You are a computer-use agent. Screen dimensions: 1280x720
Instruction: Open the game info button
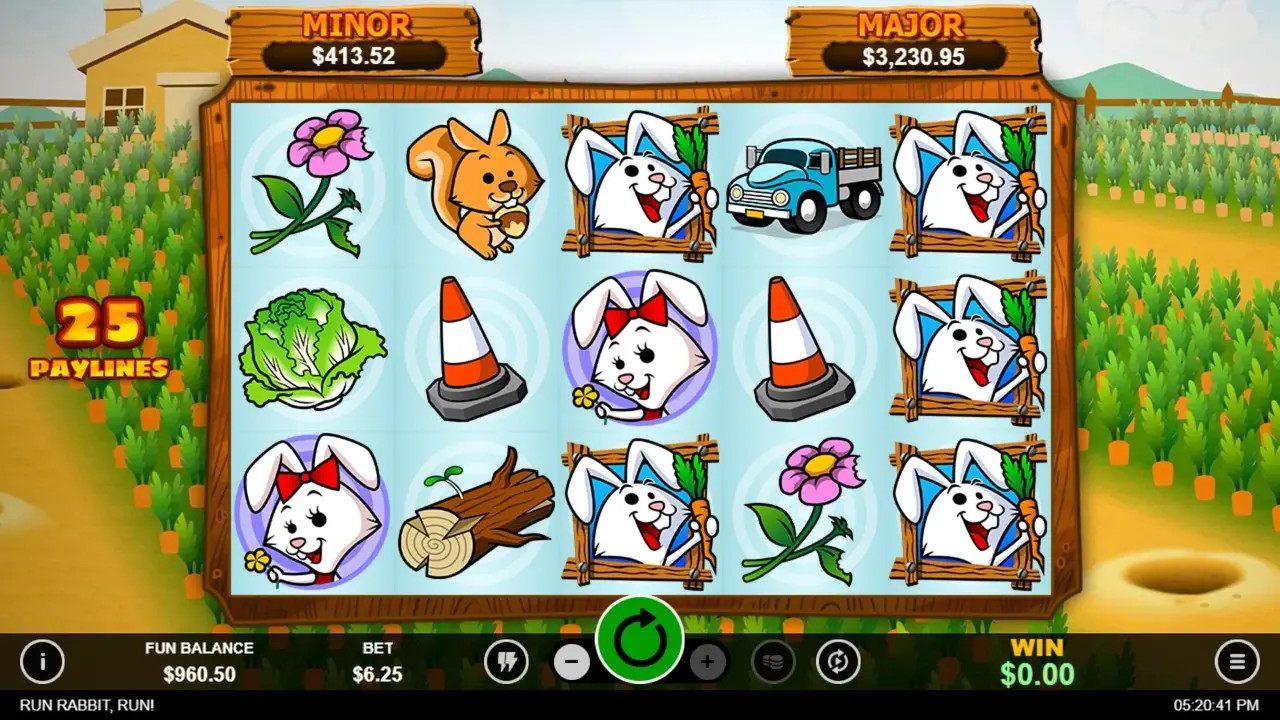pos(42,661)
